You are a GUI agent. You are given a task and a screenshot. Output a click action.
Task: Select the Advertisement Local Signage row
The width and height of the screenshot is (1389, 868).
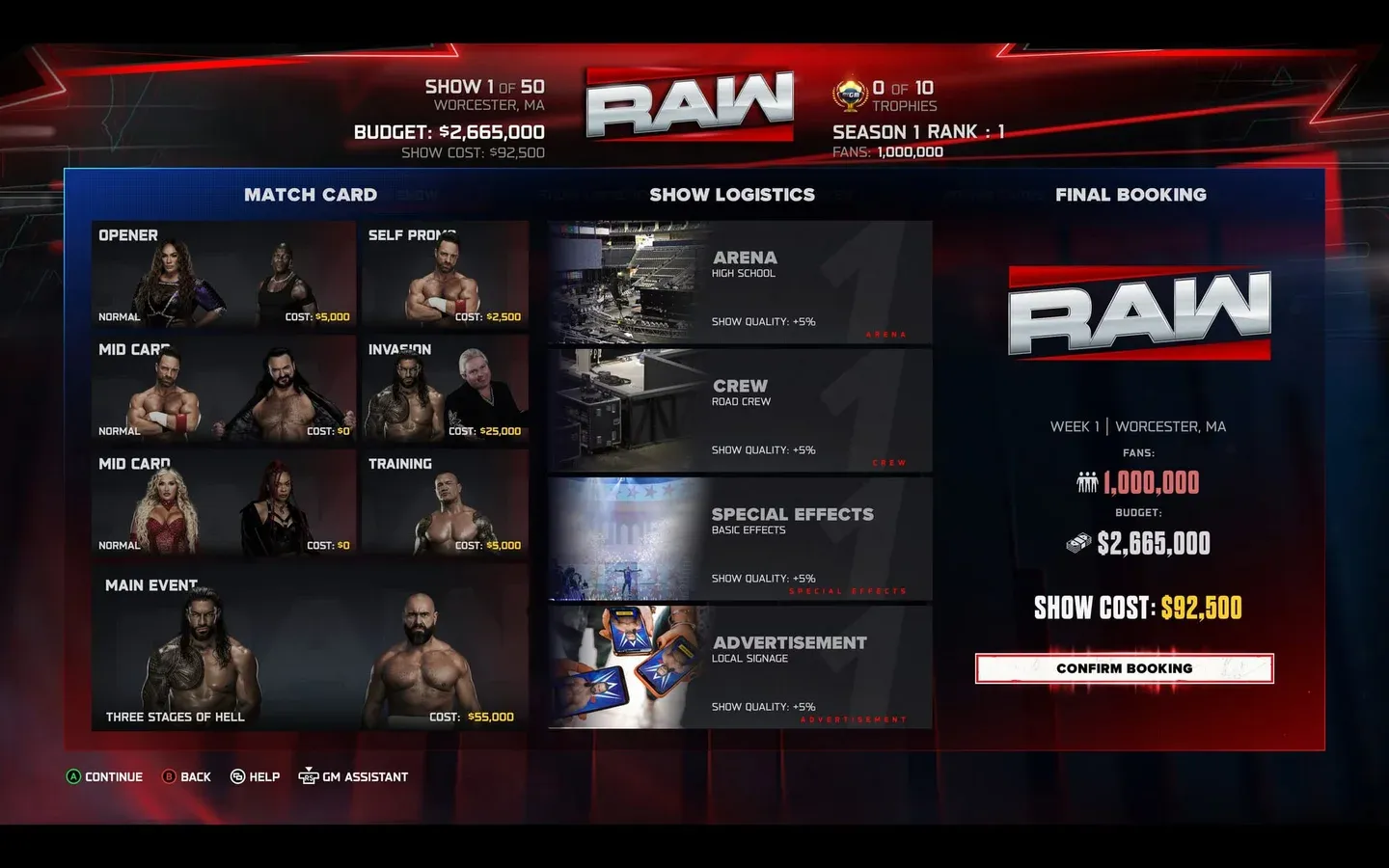[740, 667]
